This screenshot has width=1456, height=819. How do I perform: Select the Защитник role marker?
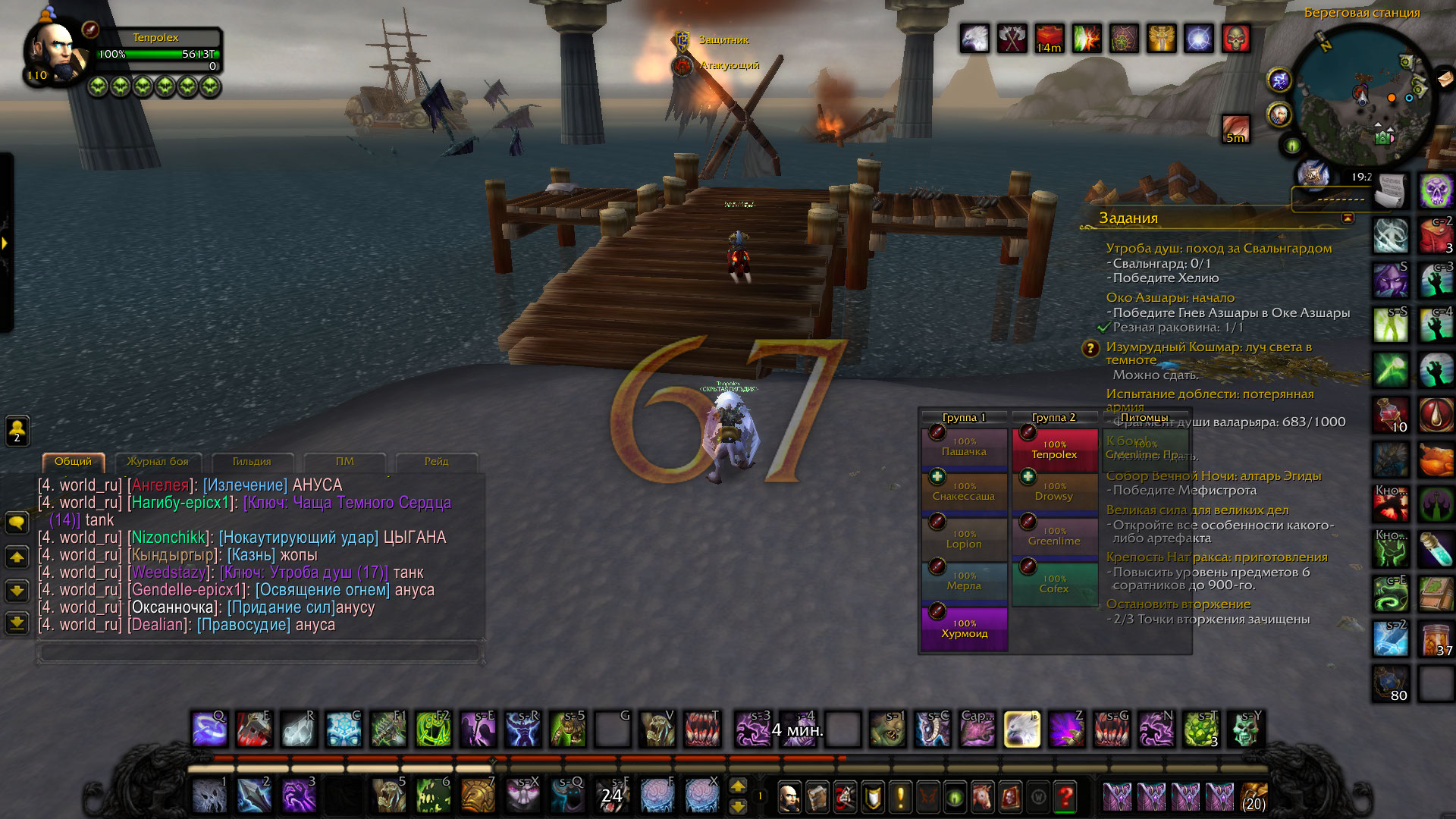click(x=682, y=40)
